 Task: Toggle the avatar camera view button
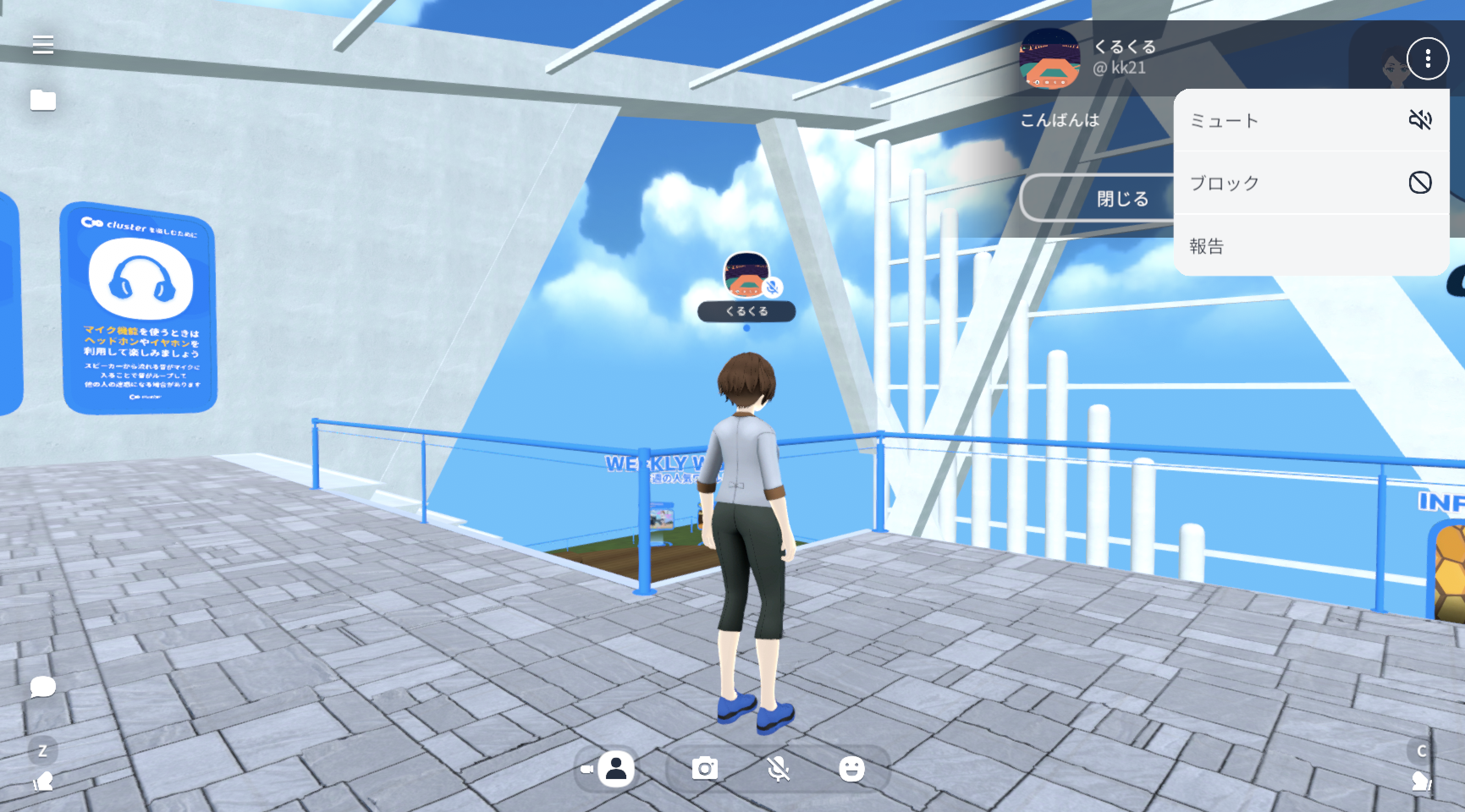pos(615,769)
